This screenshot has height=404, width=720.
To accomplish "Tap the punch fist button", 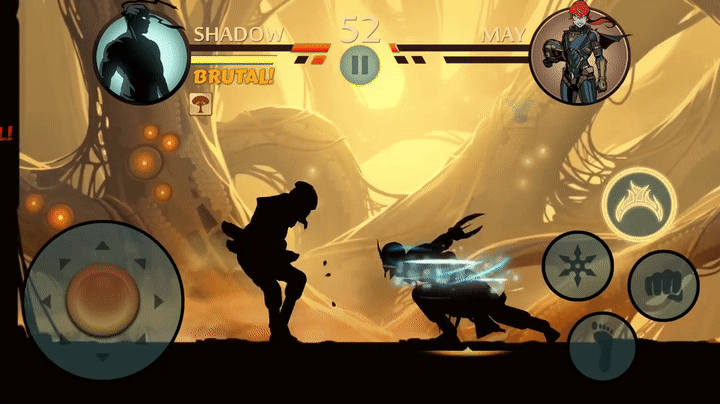I will point(662,285).
